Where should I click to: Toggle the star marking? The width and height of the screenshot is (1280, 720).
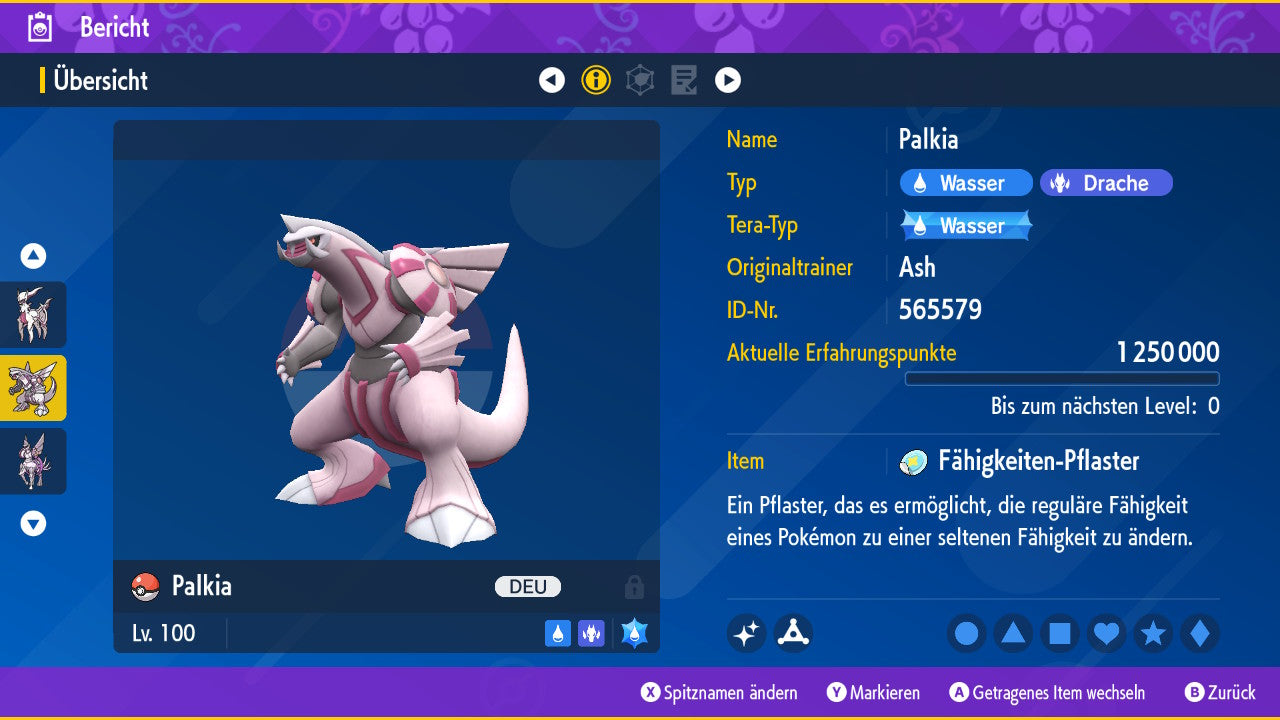[1153, 633]
